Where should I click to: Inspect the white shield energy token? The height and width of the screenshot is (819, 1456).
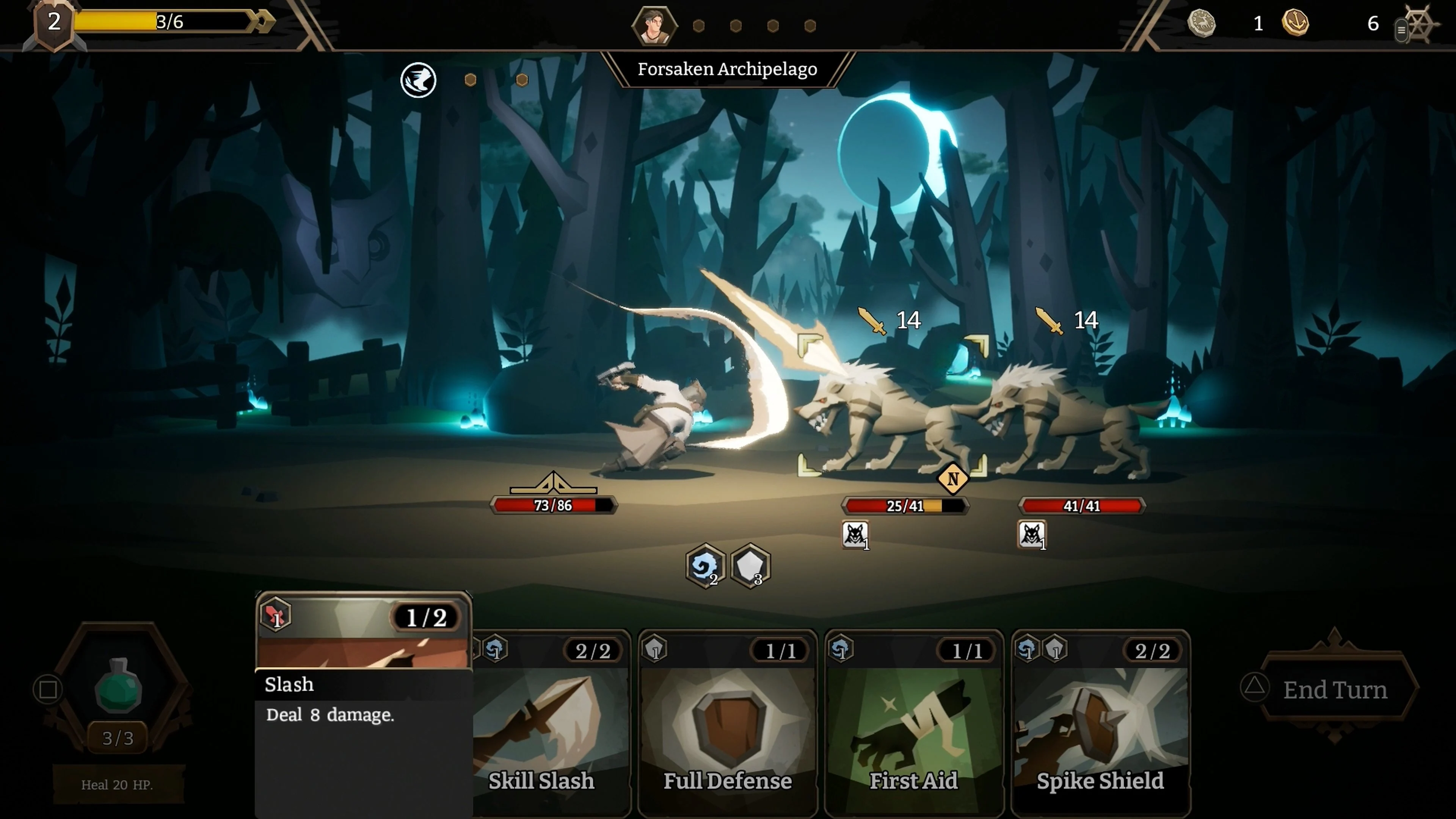pyautogui.click(x=750, y=566)
